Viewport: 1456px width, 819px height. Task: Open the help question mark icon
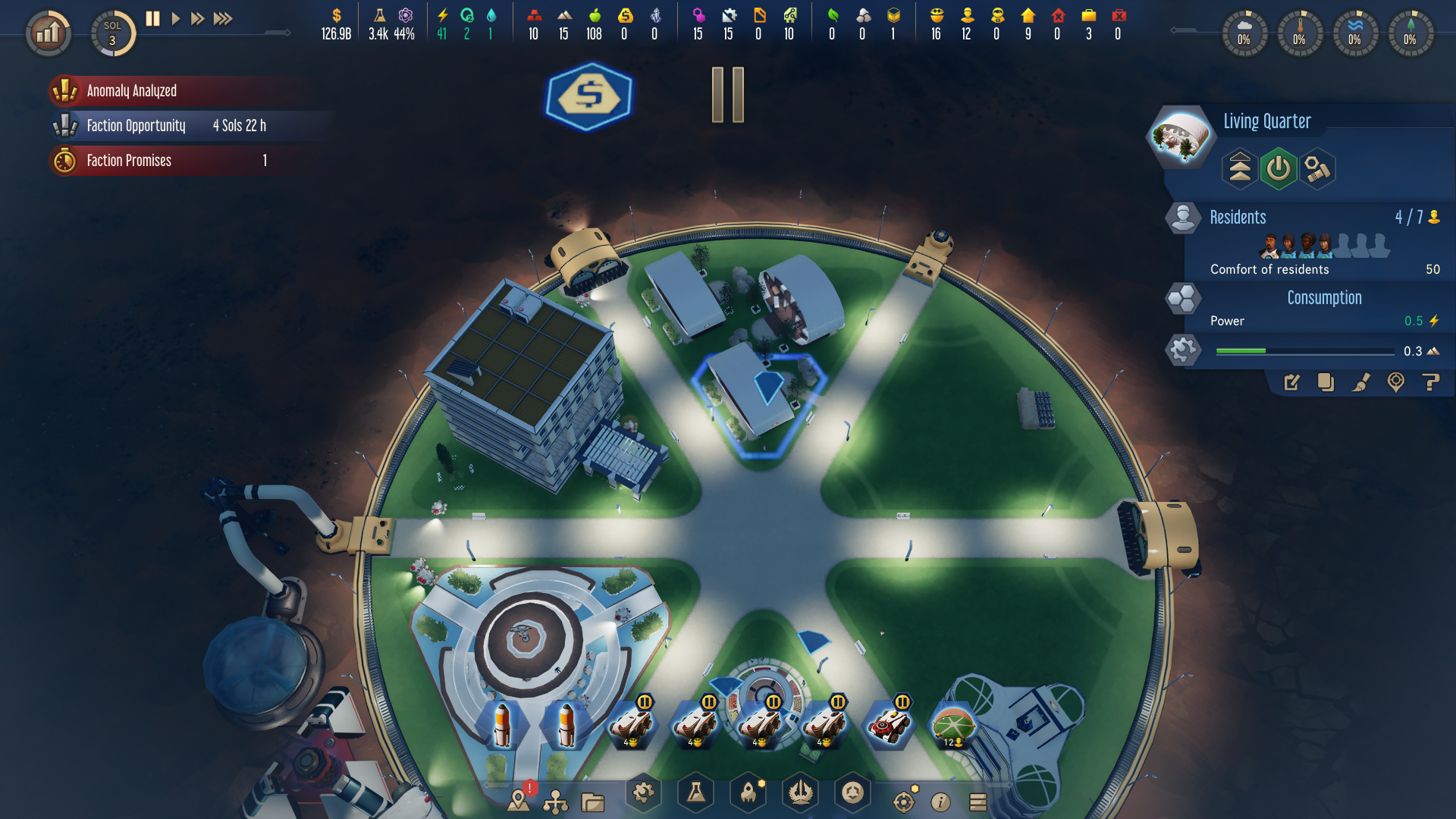coord(1432,383)
